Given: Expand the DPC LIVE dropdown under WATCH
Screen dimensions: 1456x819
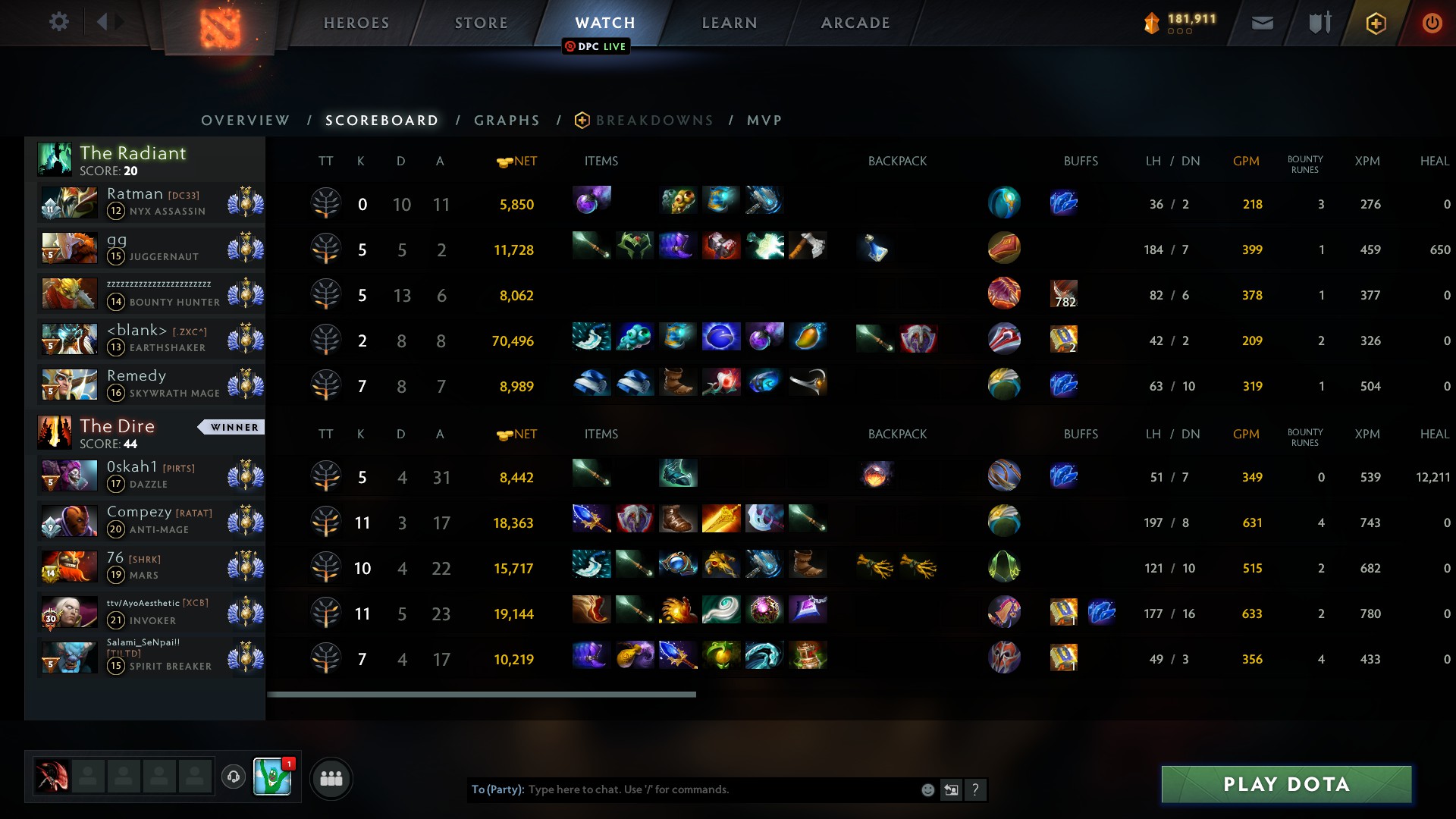Looking at the screenshot, I should pyautogui.click(x=596, y=46).
